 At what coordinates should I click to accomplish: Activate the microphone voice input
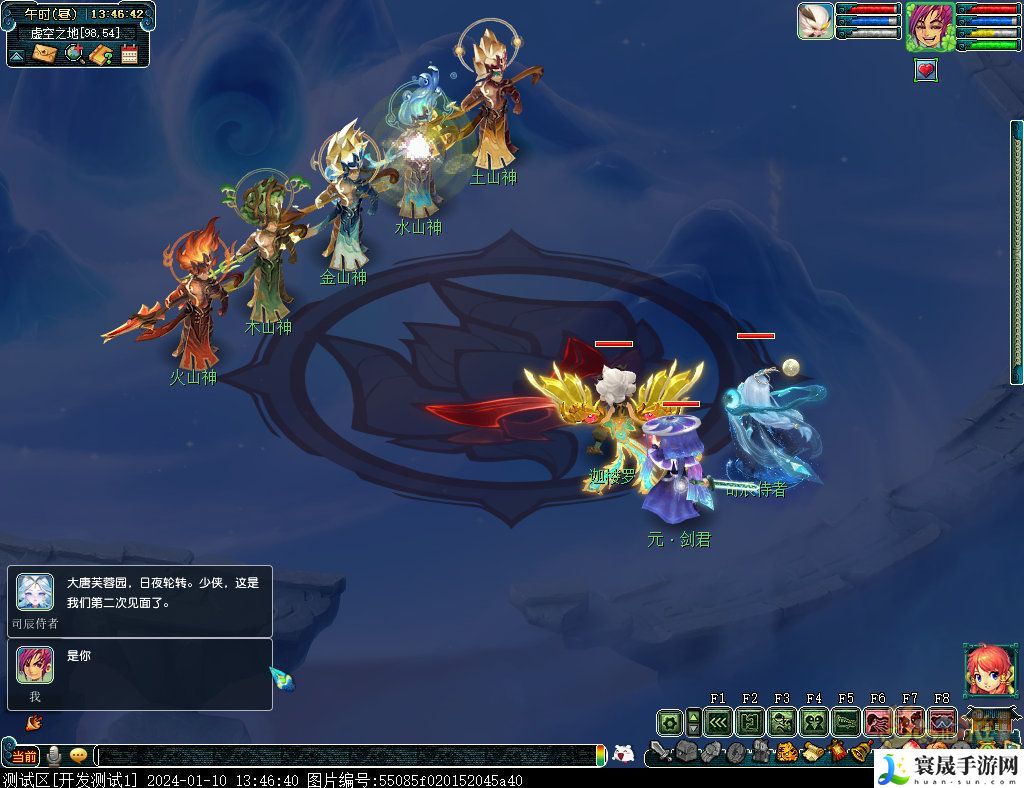point(53,756)
